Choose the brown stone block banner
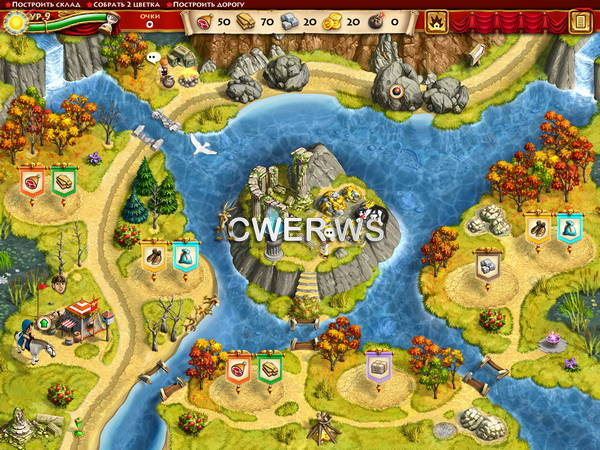The height and width of the screenshot is (450, 600). tap(487, 266)
